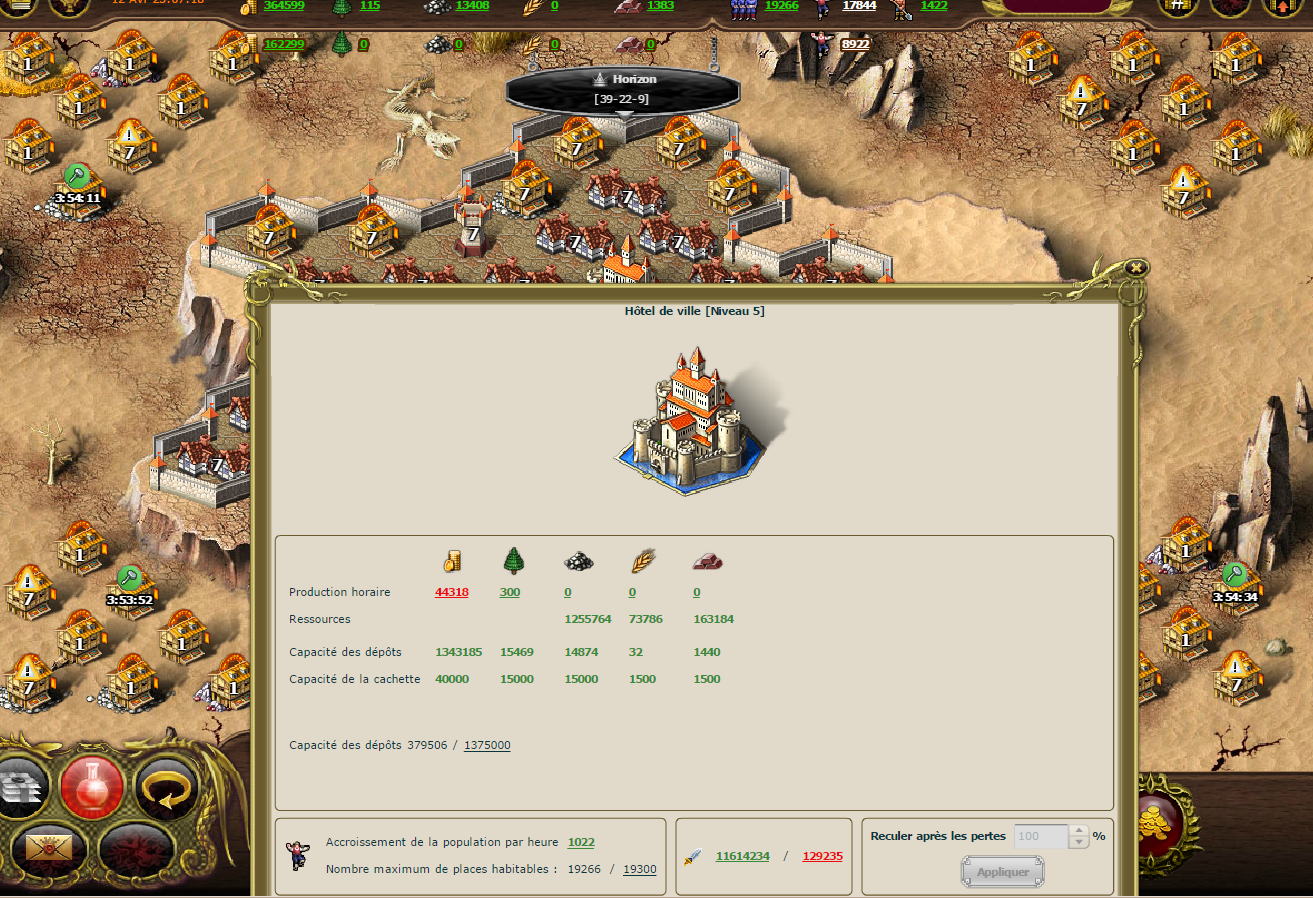Open the hourly wood production value 300
The width and height of the screenshot is (1313, 898).
point(510,592)
